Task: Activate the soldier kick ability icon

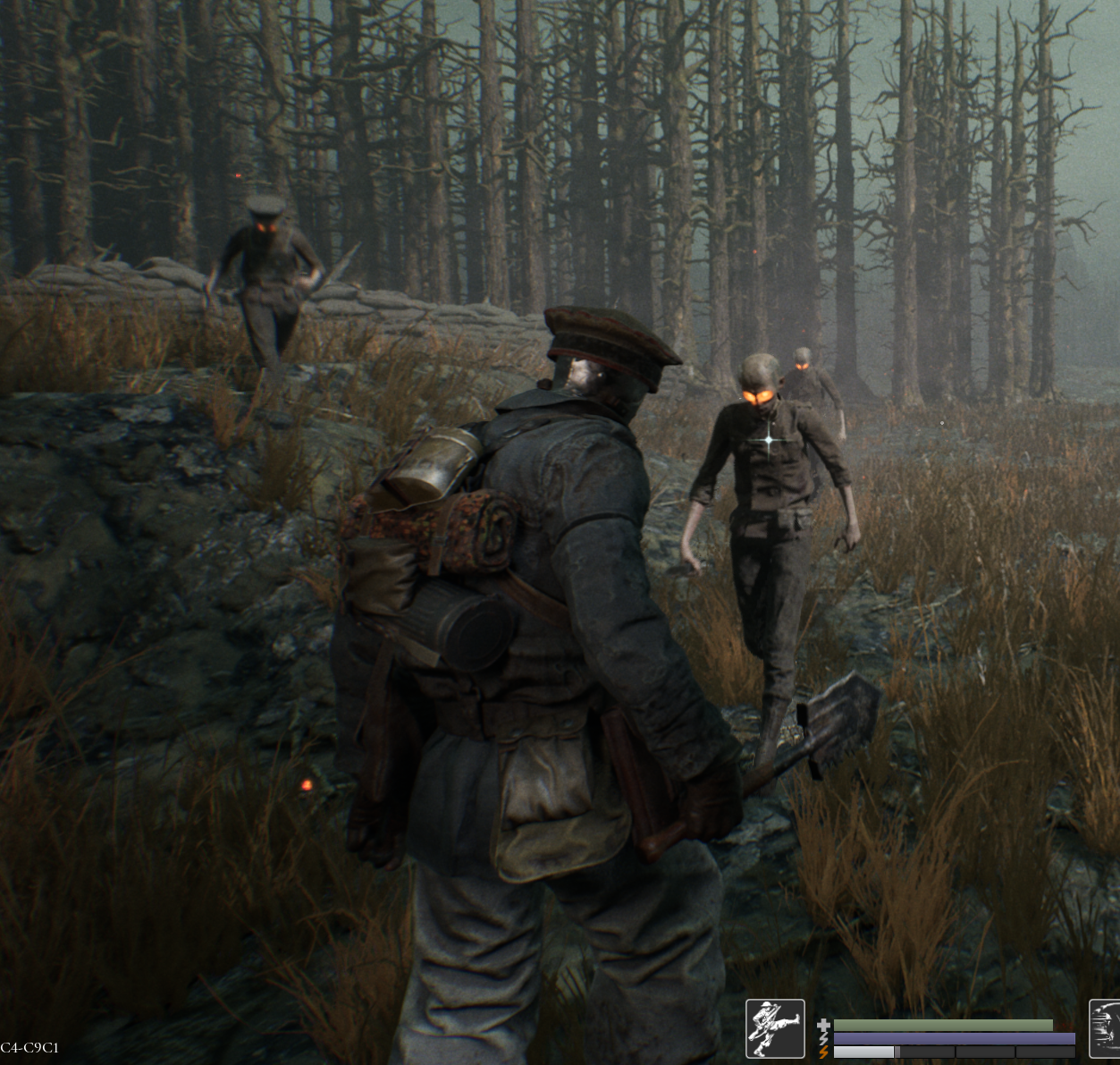Action: (775, 1028)
